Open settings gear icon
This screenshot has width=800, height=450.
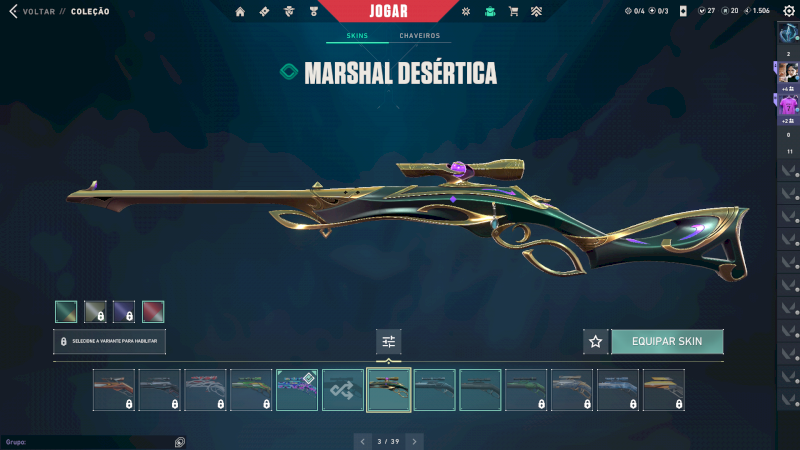click(788, 11)
